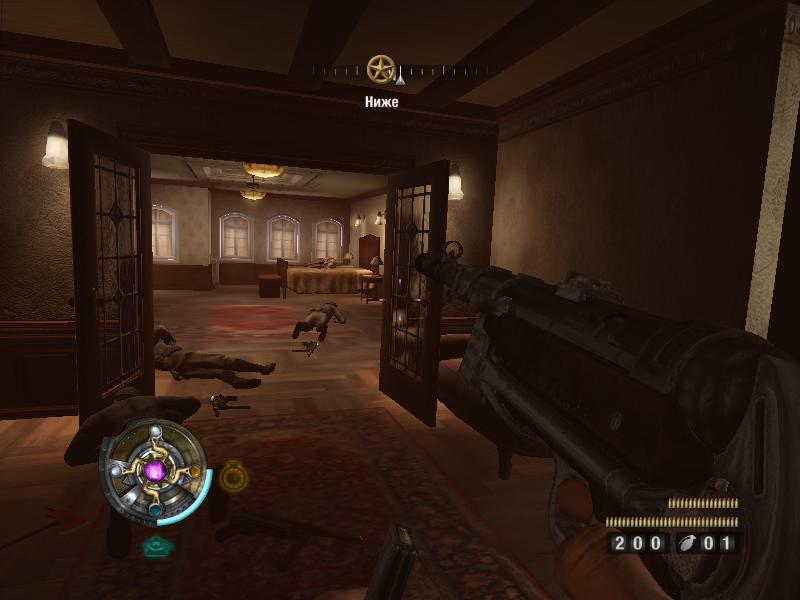This screenshot has width=800, height=600.
Task: Click the teal eye icon below the medallion
Action: (x=154, y=545)
